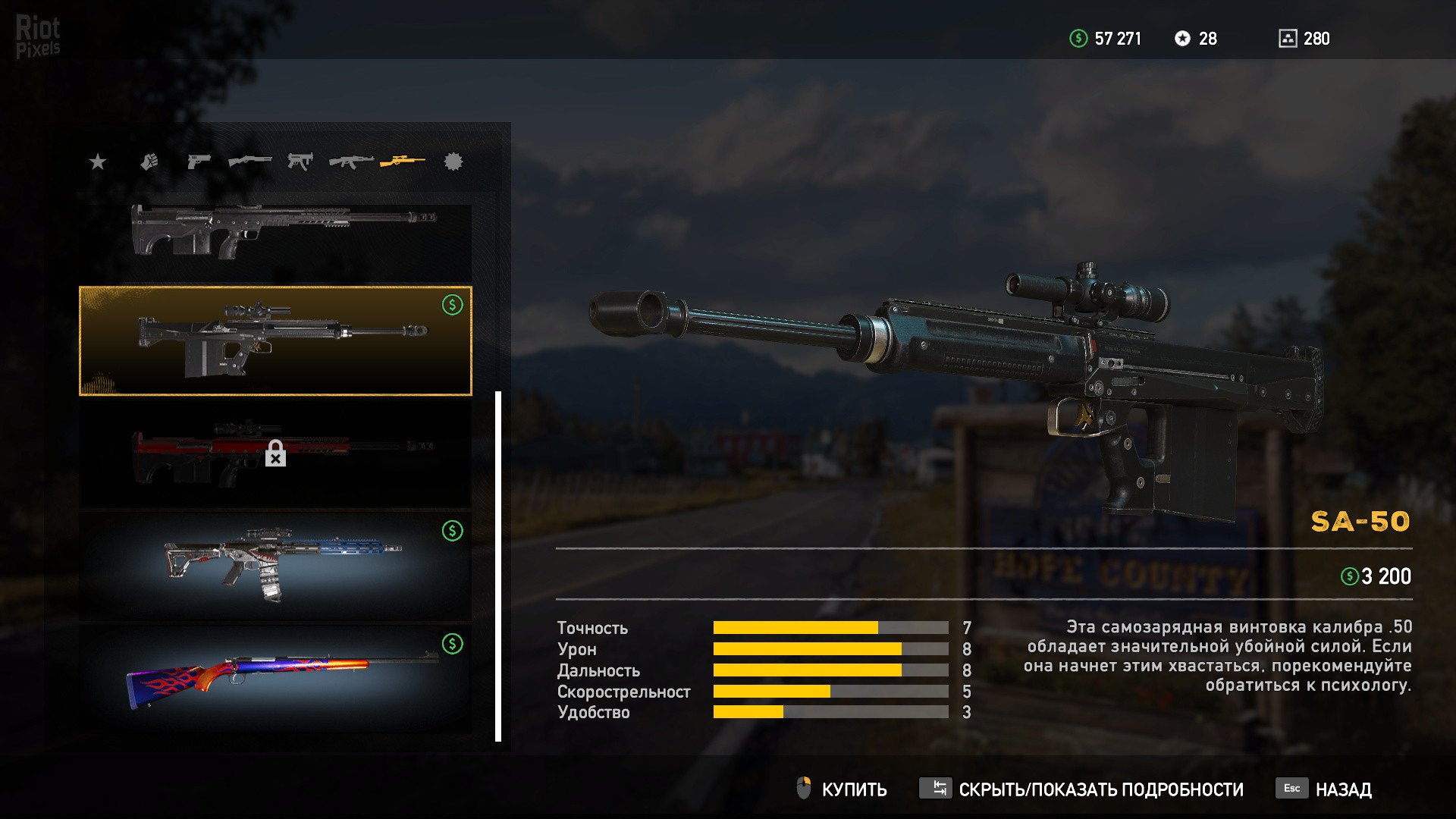Switch to the assault rifles category

351,162
